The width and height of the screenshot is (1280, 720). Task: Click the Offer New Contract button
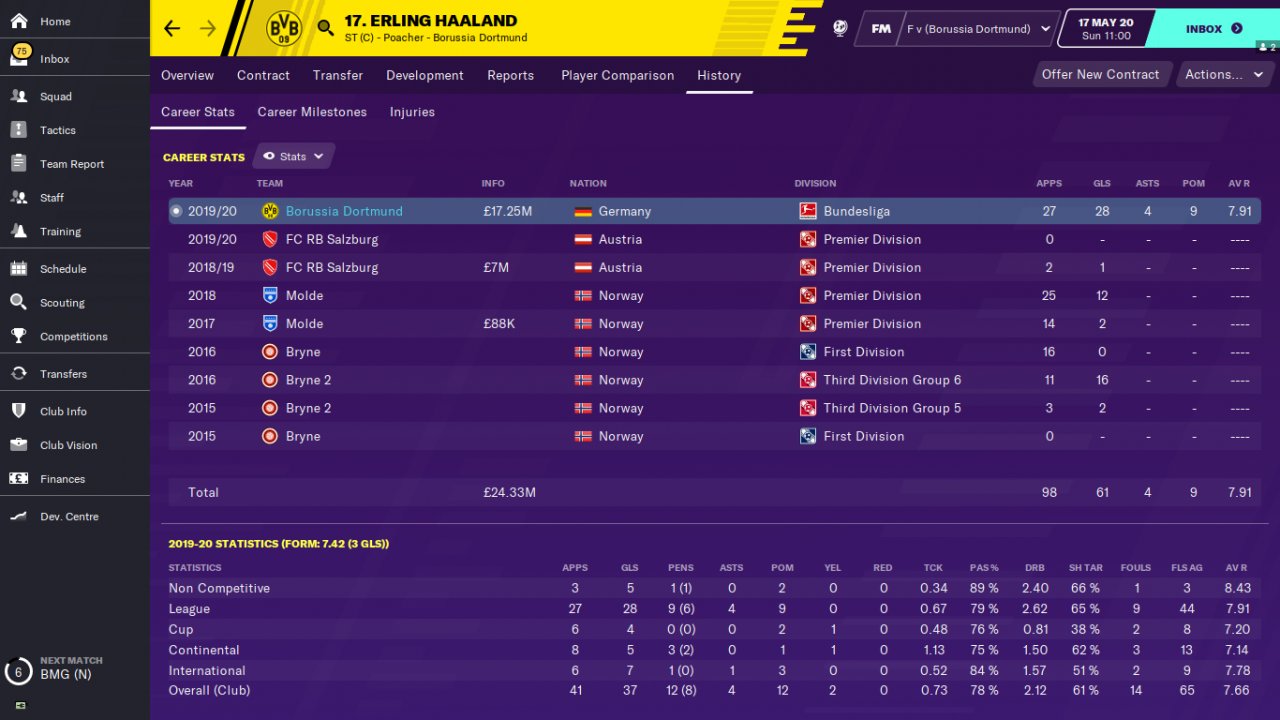1100,74
